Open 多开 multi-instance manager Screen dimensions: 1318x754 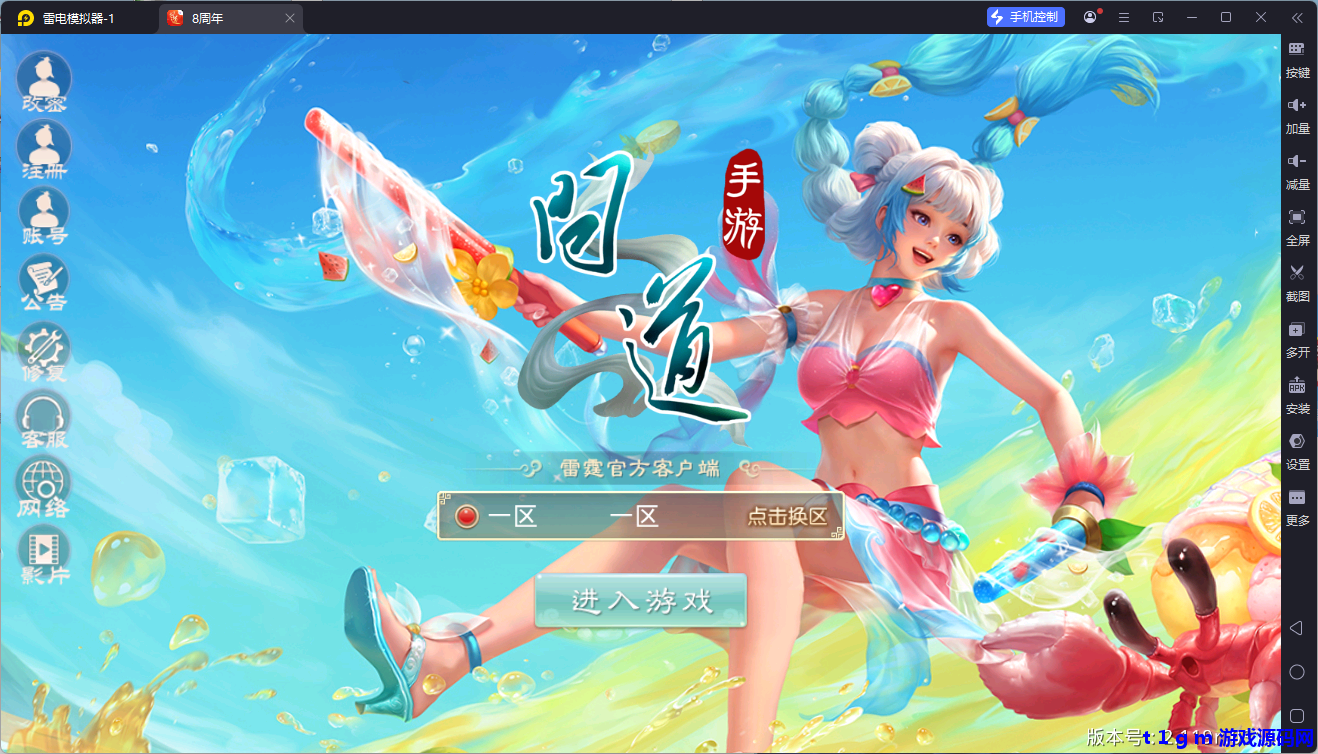[x=1297, y=339]
